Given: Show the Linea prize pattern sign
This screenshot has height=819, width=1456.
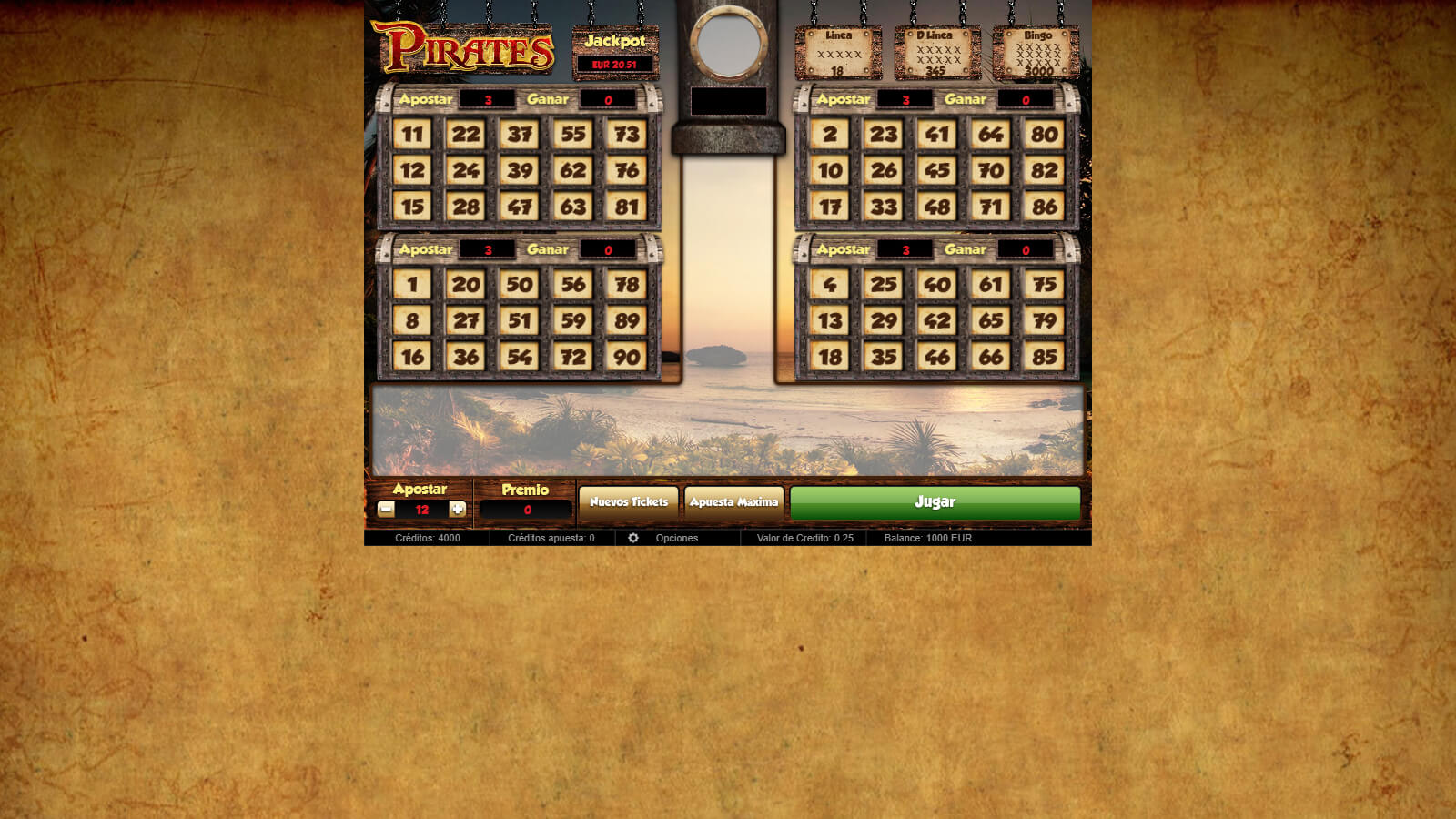Looking at the screenshot, I should (838, 53).
